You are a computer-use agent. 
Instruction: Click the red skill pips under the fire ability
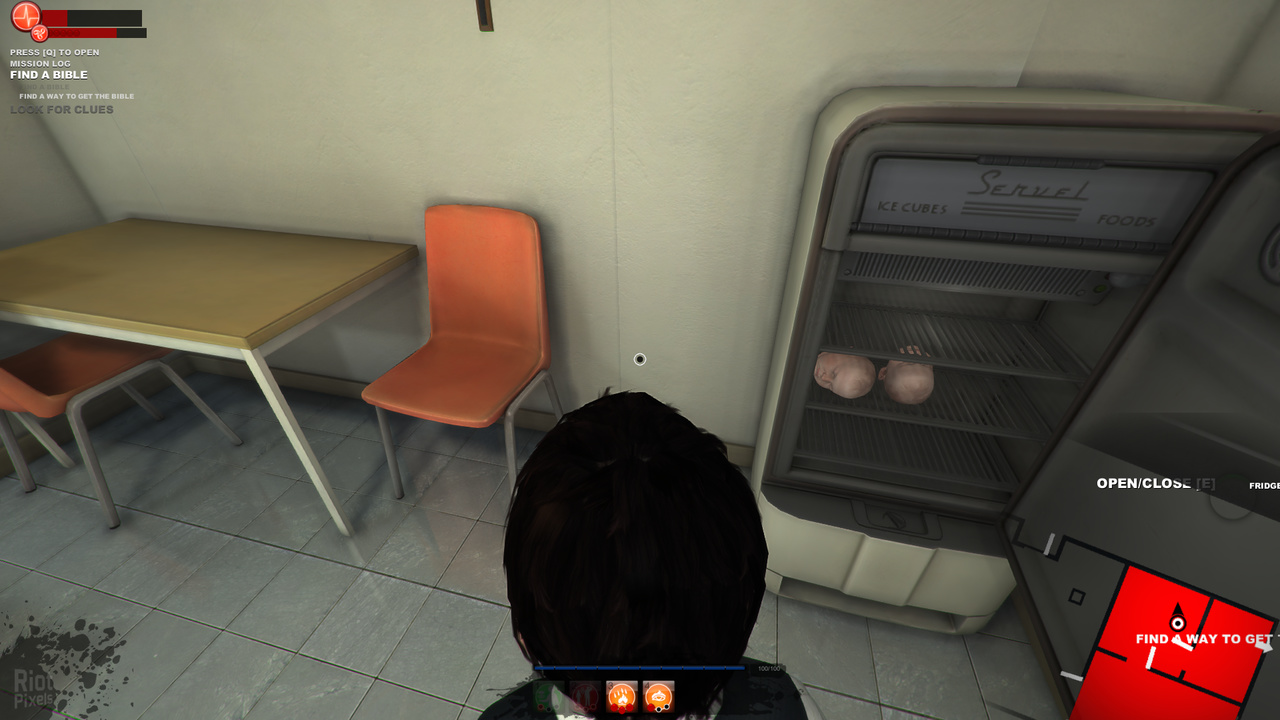tap(621, 708)
